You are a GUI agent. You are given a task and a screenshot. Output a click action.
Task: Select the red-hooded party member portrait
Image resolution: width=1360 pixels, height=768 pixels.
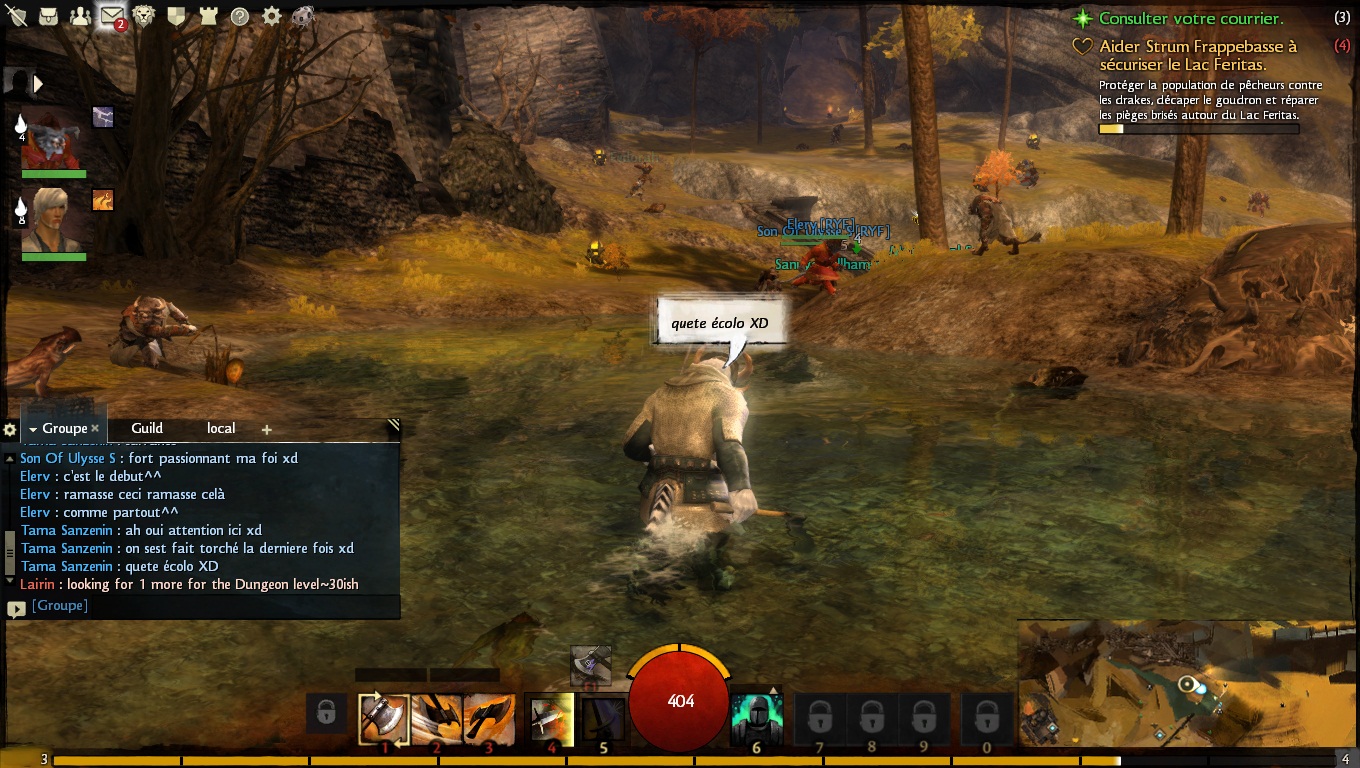[53, 139]
